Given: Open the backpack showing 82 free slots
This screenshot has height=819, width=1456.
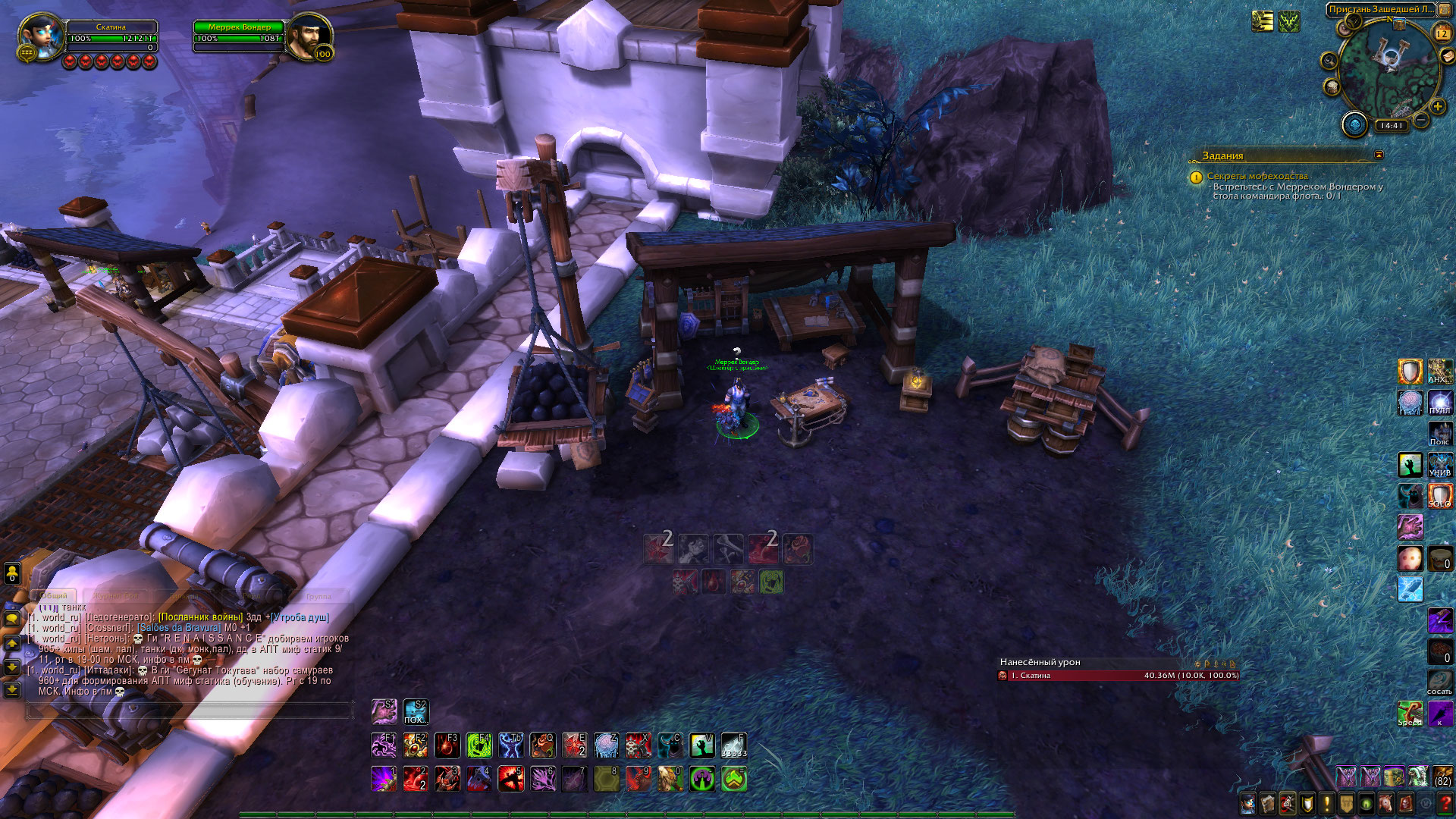Looking at the screenshot, I should pos(1442,777).
